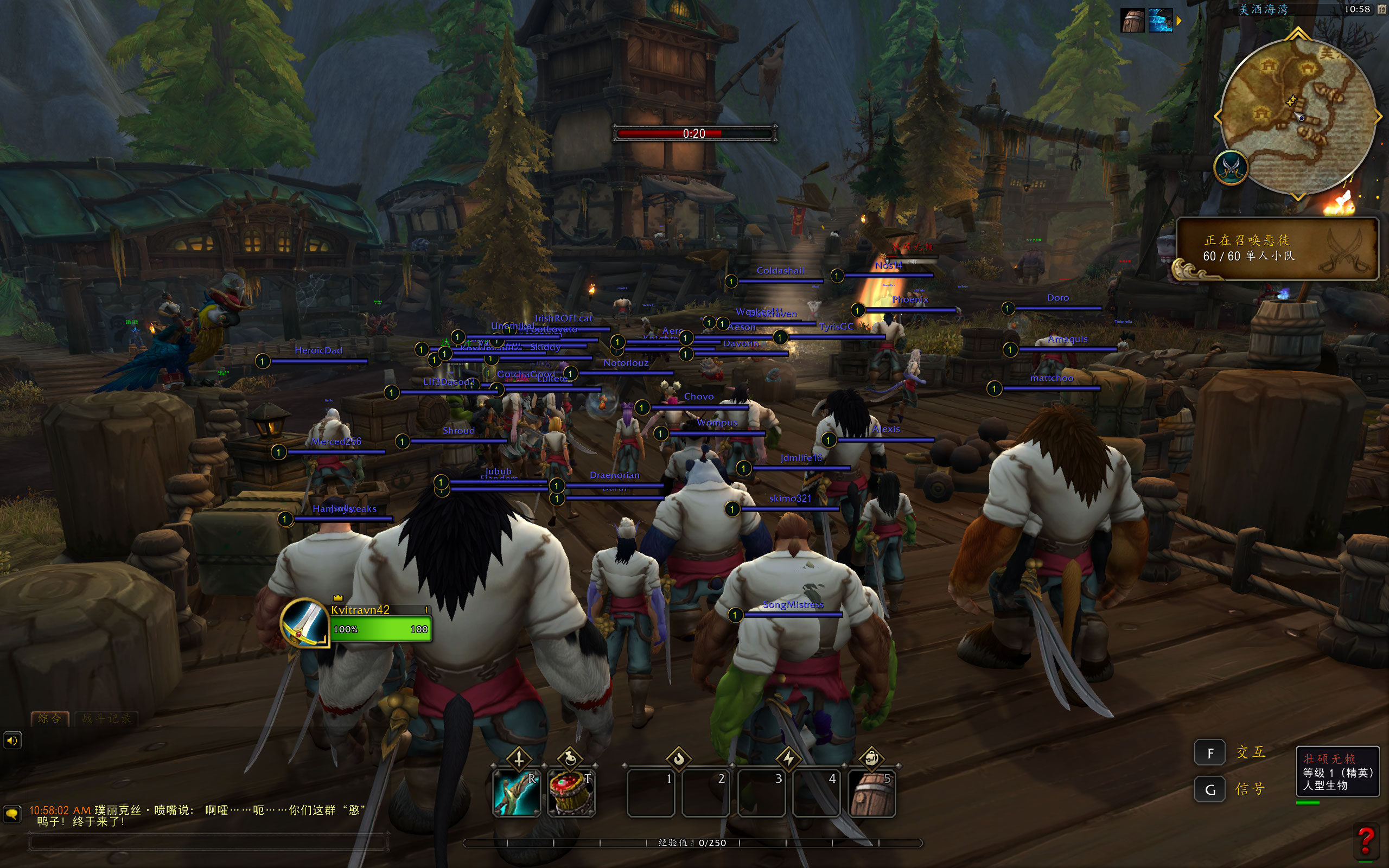Click the crossed-swords button beside the minimap
The image size is (1389, 868).
pyautogui.click(x=1231, y=168)
